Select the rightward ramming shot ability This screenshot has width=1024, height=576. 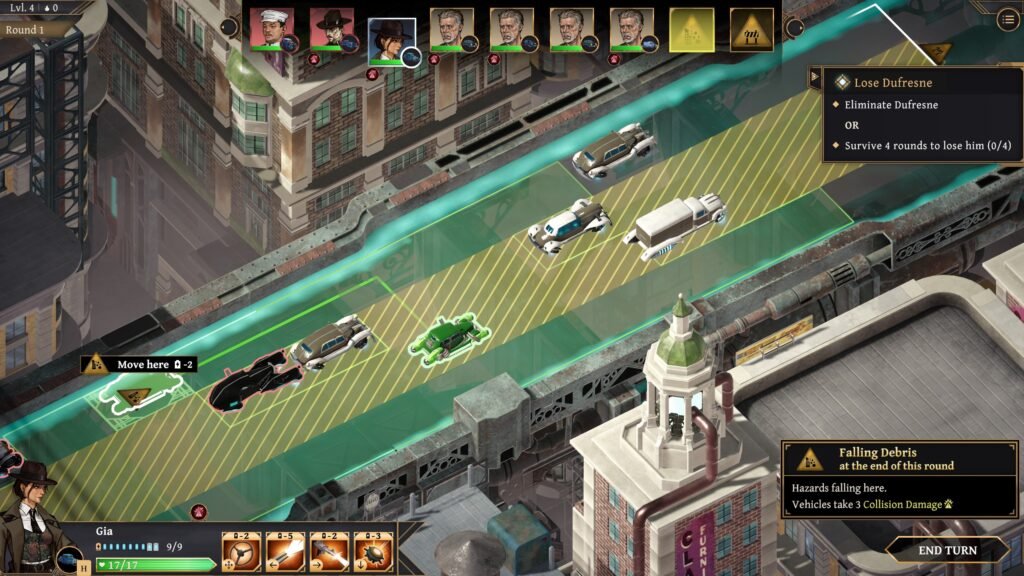click(329, 551)
